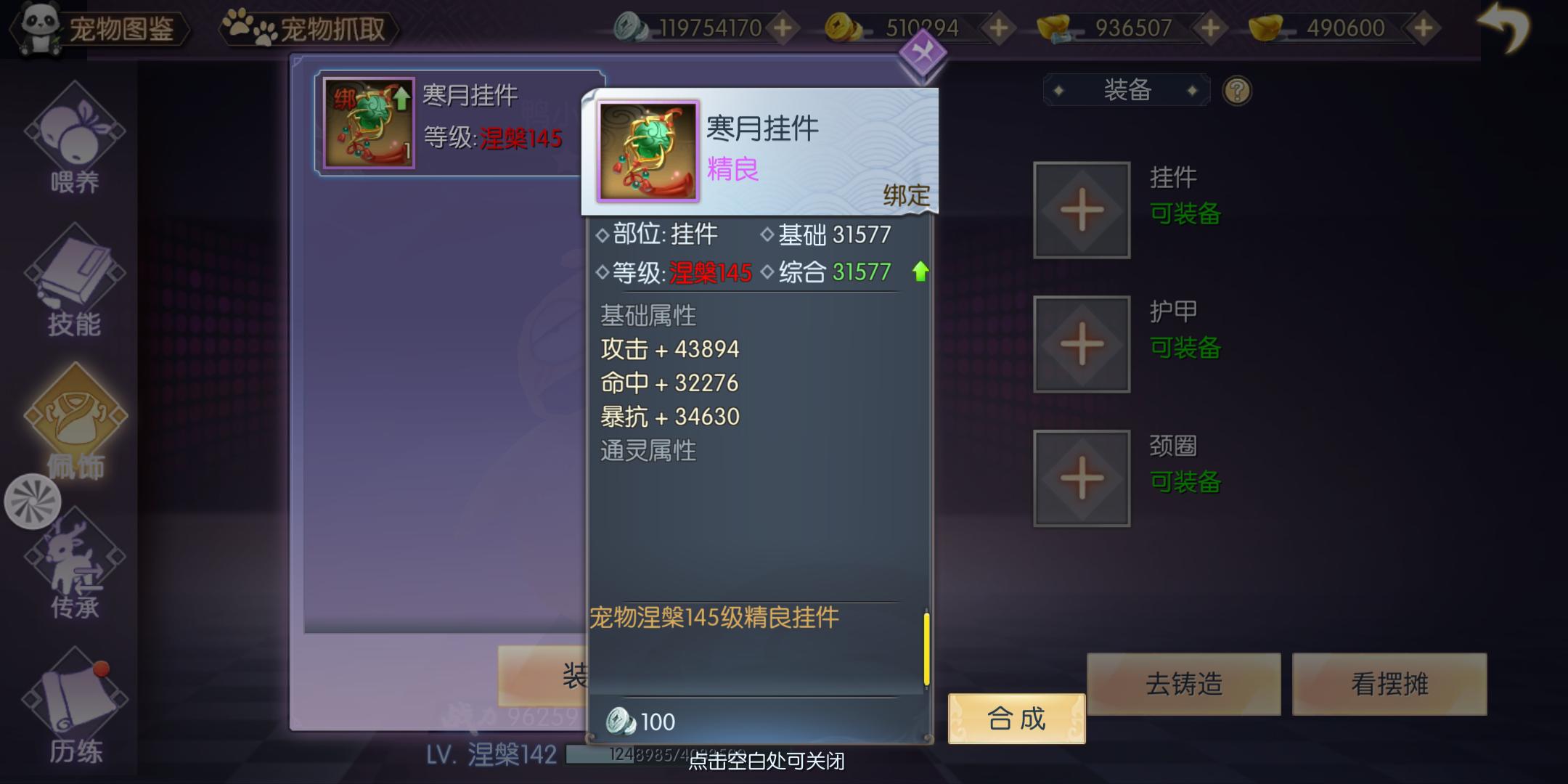
Task: Open the help question mark beside 装备
Action: (x=1238, y=89)
